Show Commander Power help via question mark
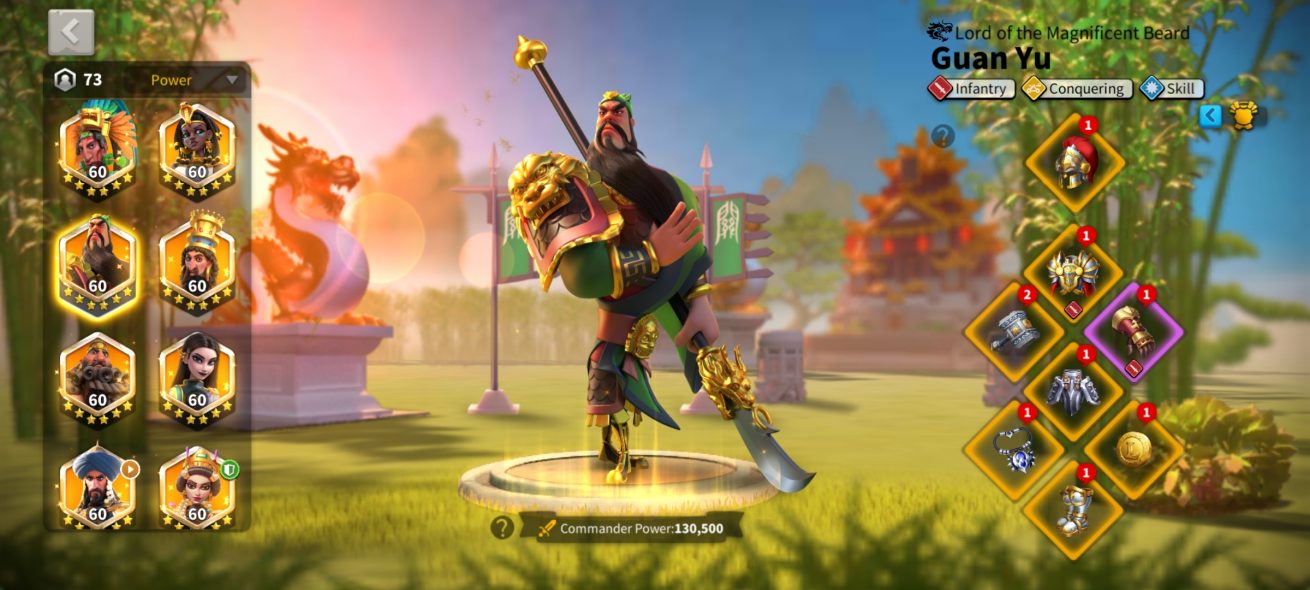The width and height of the screenshot is (1310, 590). coord(502,527)
